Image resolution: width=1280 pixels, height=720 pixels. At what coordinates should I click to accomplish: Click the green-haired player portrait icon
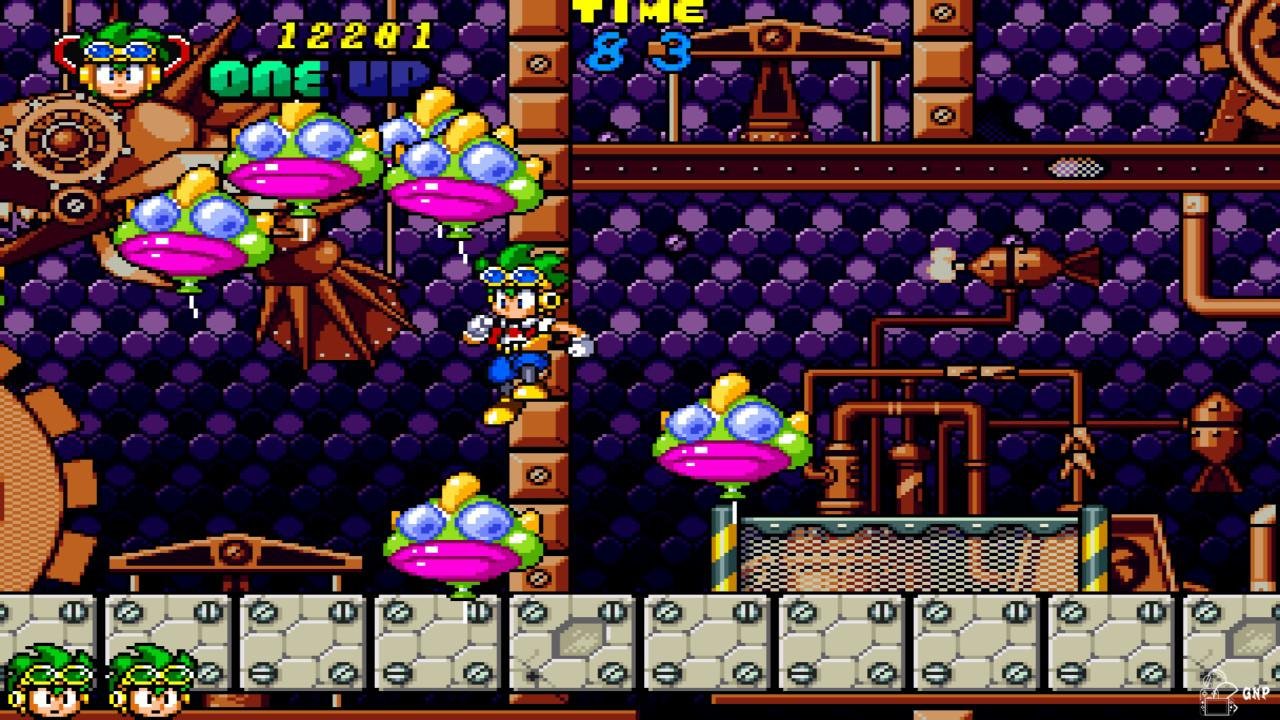coord(120,62)
